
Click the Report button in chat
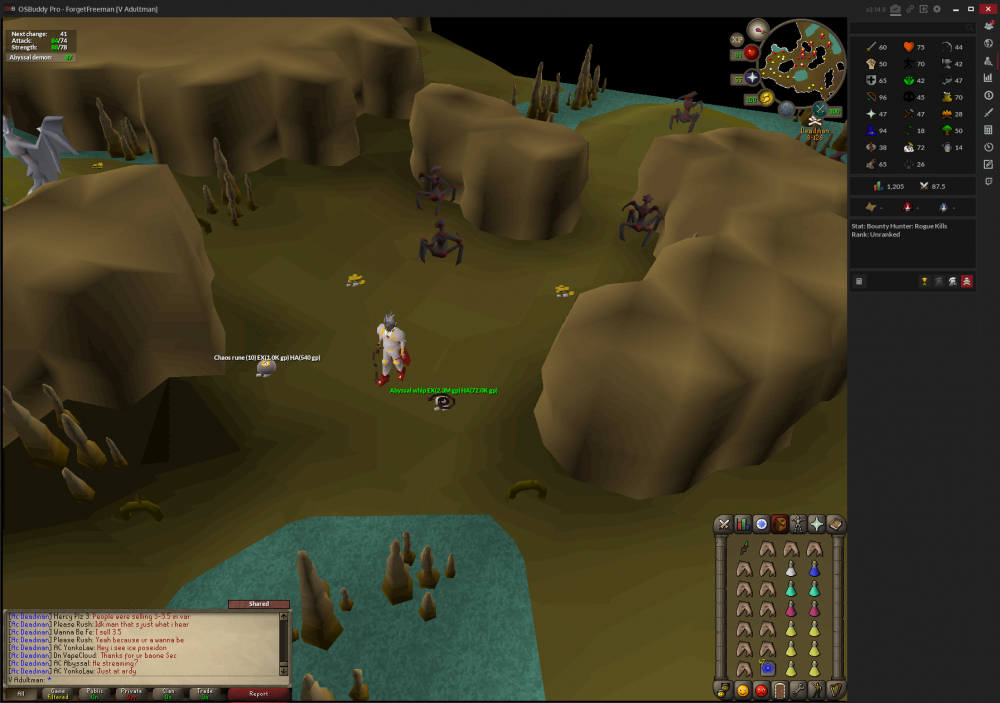(258, 693)
